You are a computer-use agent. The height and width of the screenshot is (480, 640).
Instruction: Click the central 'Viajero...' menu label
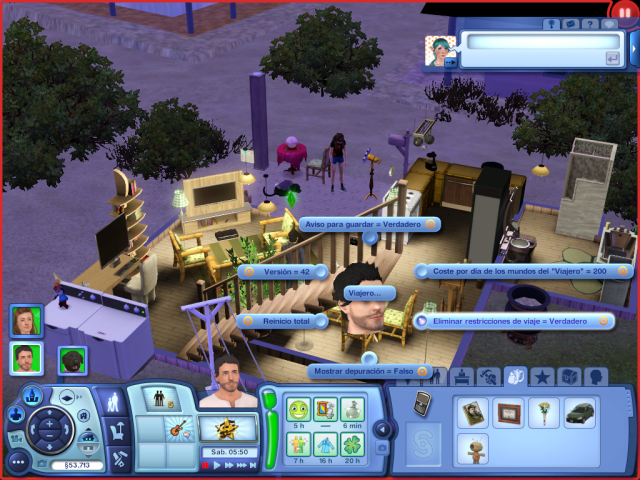[369, 292]
